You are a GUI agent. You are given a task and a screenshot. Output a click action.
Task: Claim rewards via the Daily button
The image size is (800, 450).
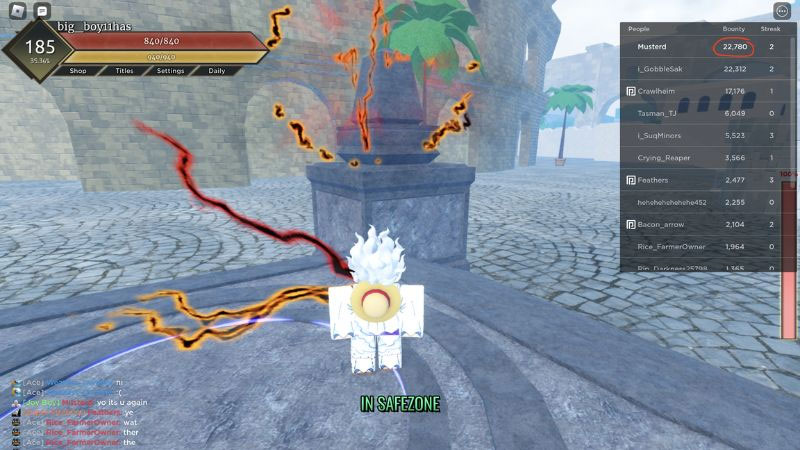[216, 71]
